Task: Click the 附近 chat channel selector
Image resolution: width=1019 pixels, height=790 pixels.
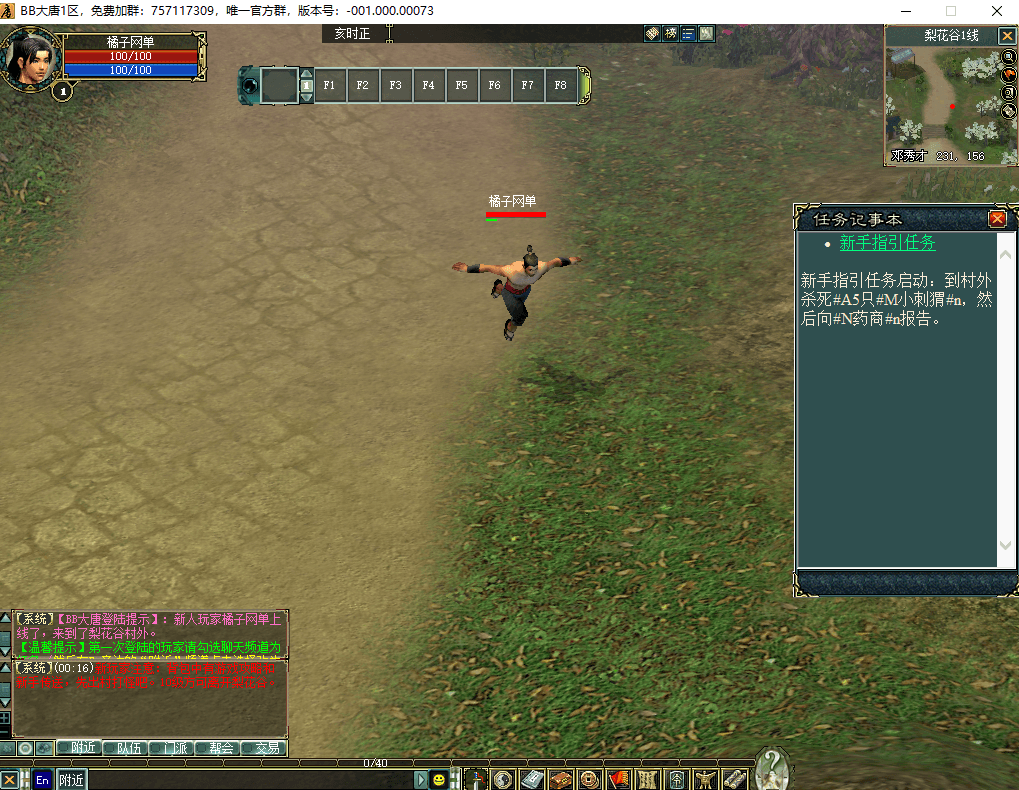Action: [71, 780]
